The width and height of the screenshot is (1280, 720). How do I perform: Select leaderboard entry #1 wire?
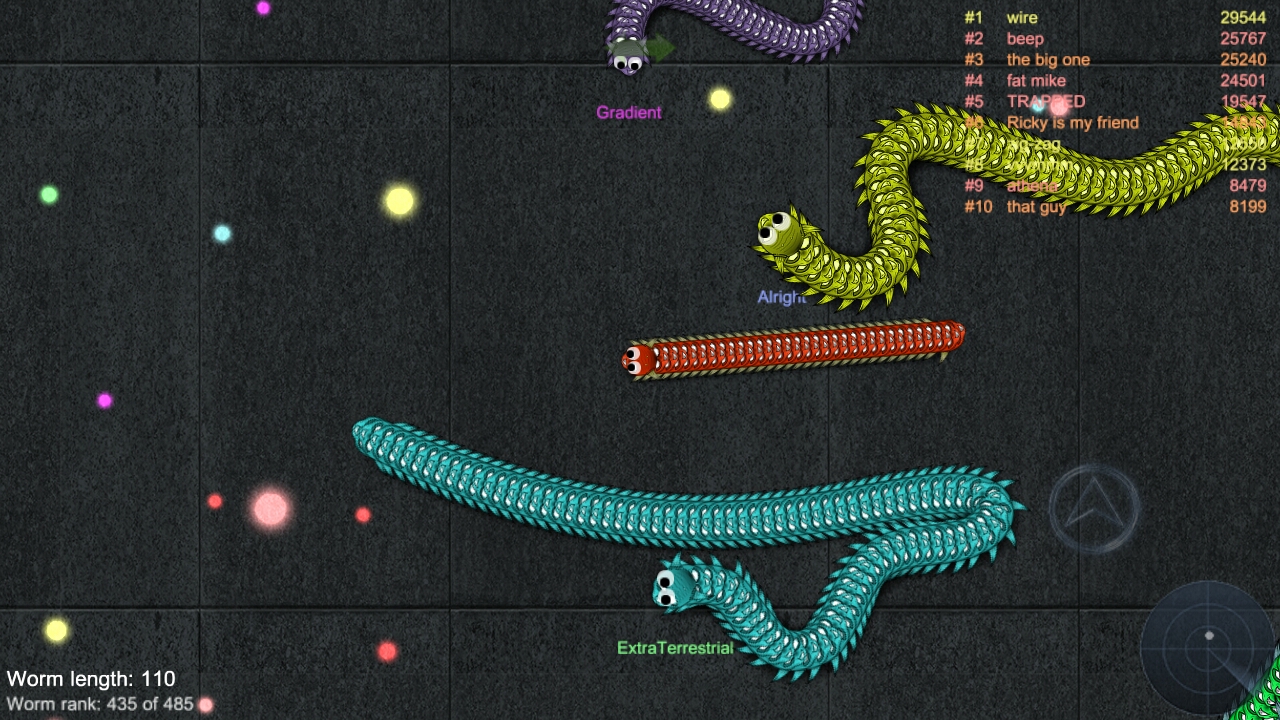1022,17
